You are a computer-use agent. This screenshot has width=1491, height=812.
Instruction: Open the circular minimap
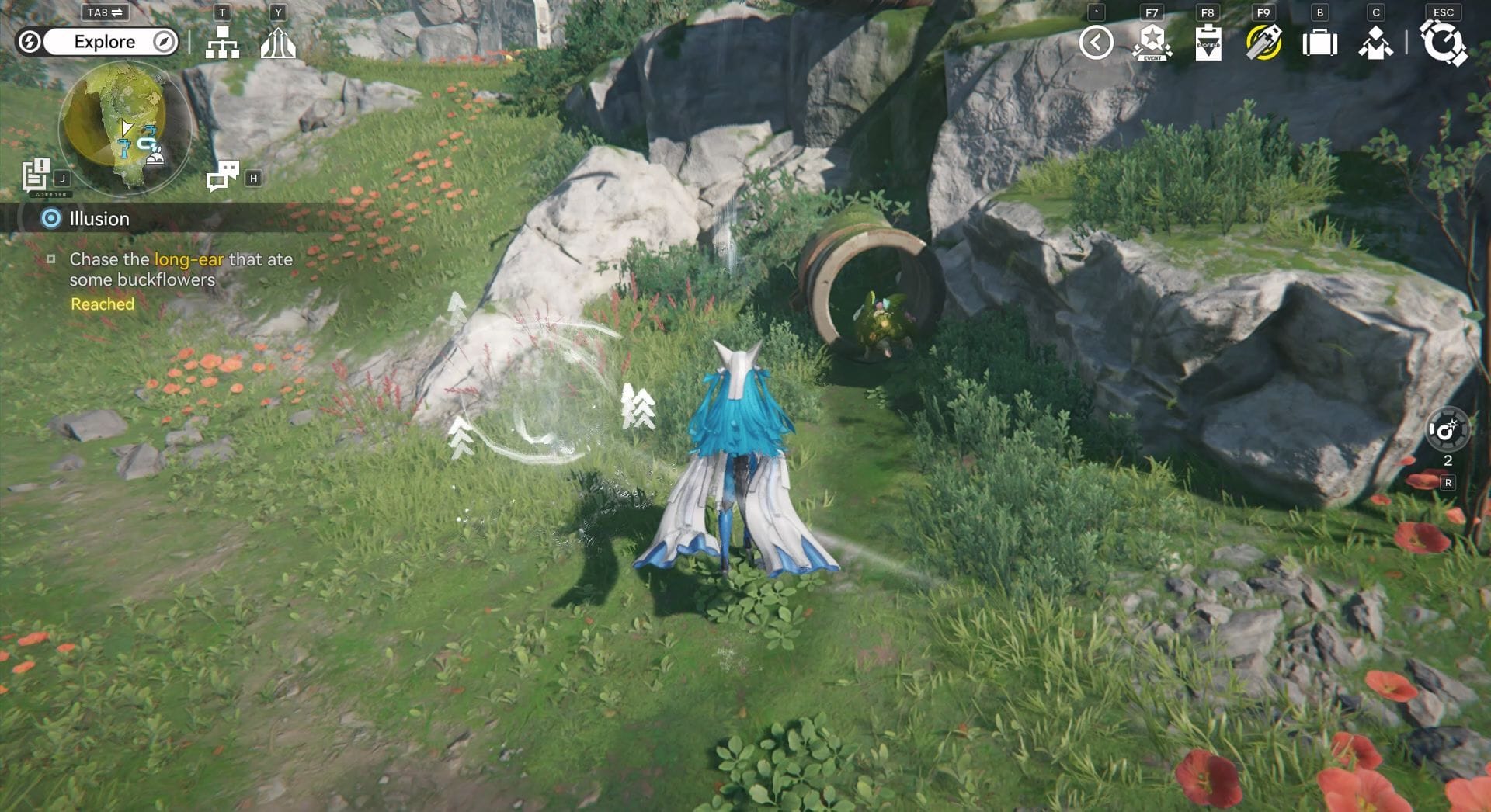[x=124, y=128]
